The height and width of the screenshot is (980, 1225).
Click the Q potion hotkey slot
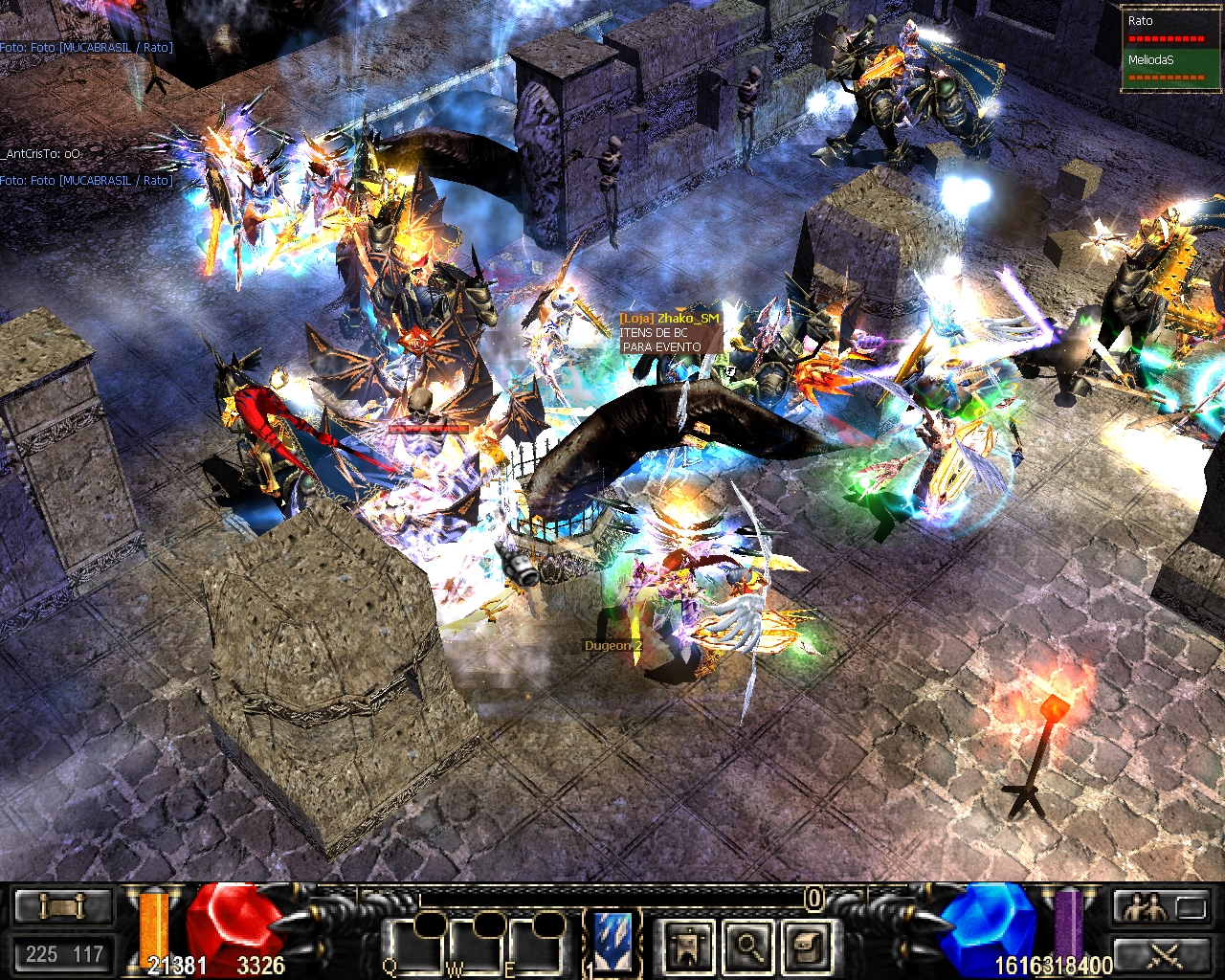coord(417,946)
